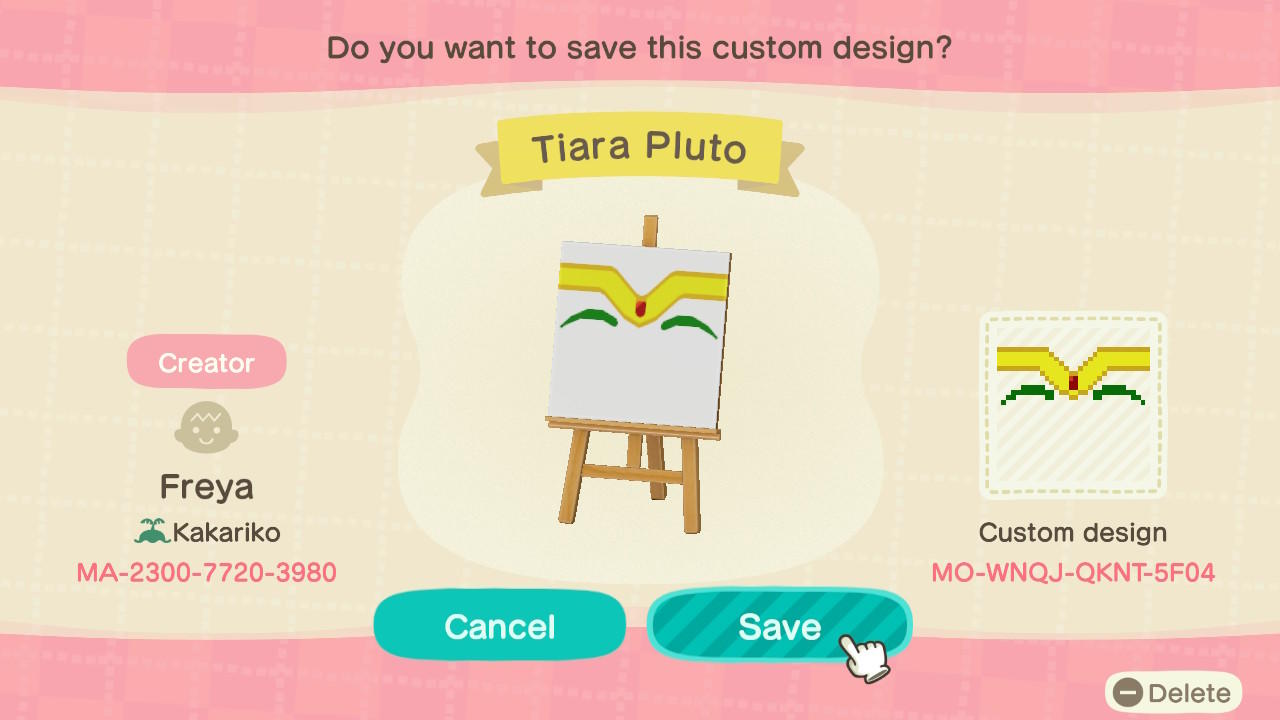Click the custom design pattern swatch icon
The height and width of the screenshot is (720, 1280).
pos(1072,404)
